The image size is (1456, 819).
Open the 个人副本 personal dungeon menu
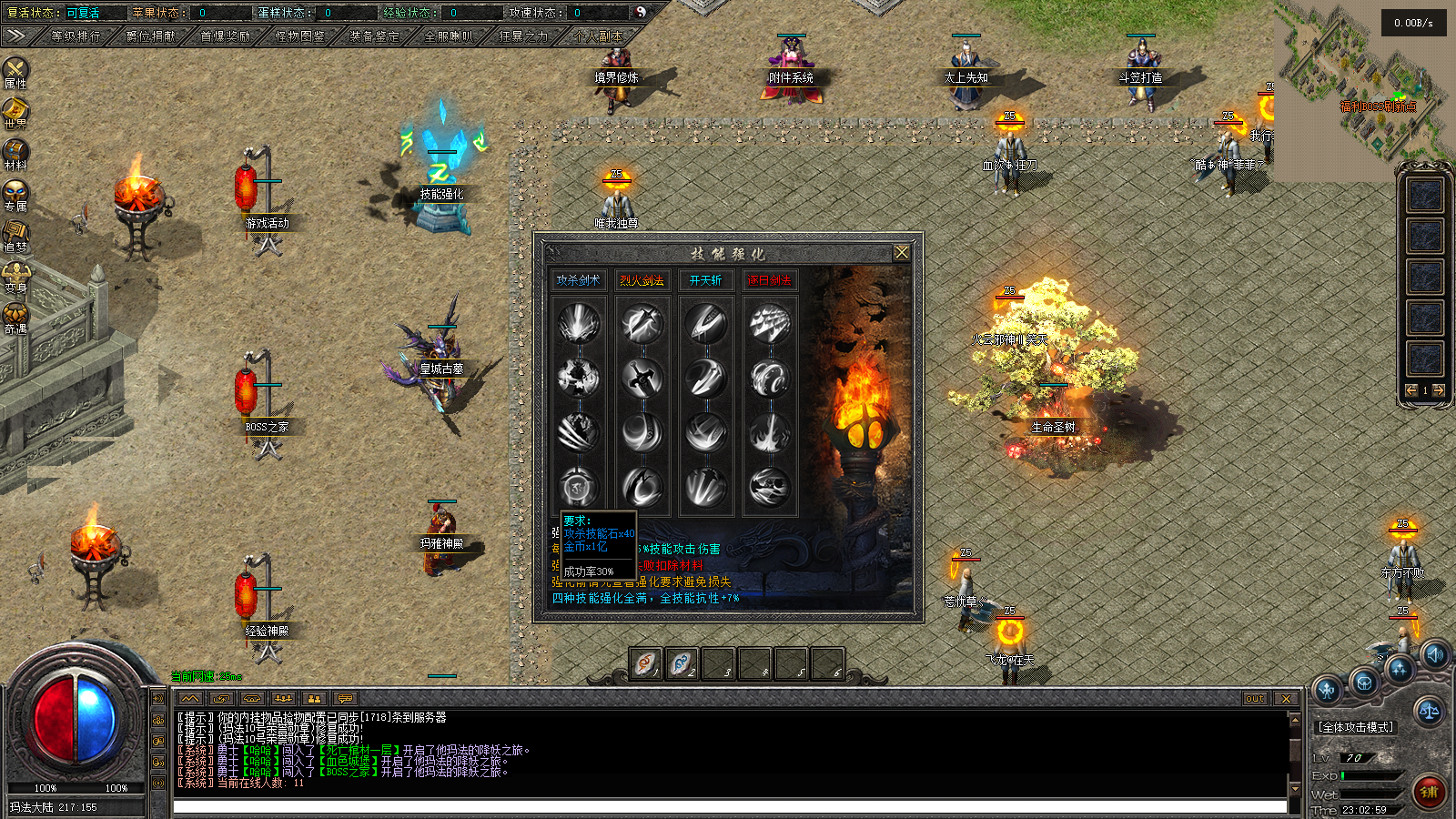coord(599,36)
